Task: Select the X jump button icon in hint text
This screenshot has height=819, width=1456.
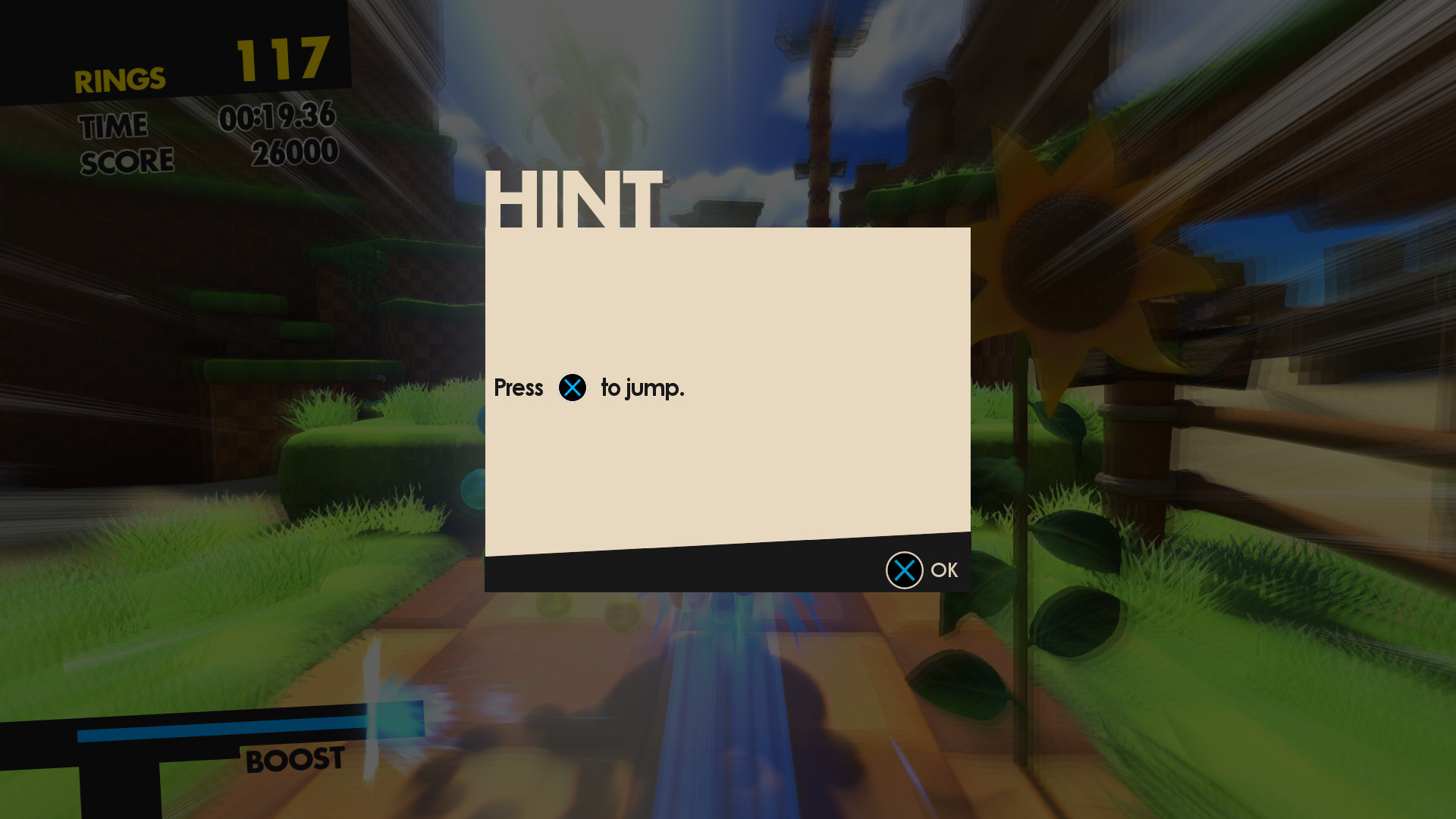Action: tap(573, 388)
